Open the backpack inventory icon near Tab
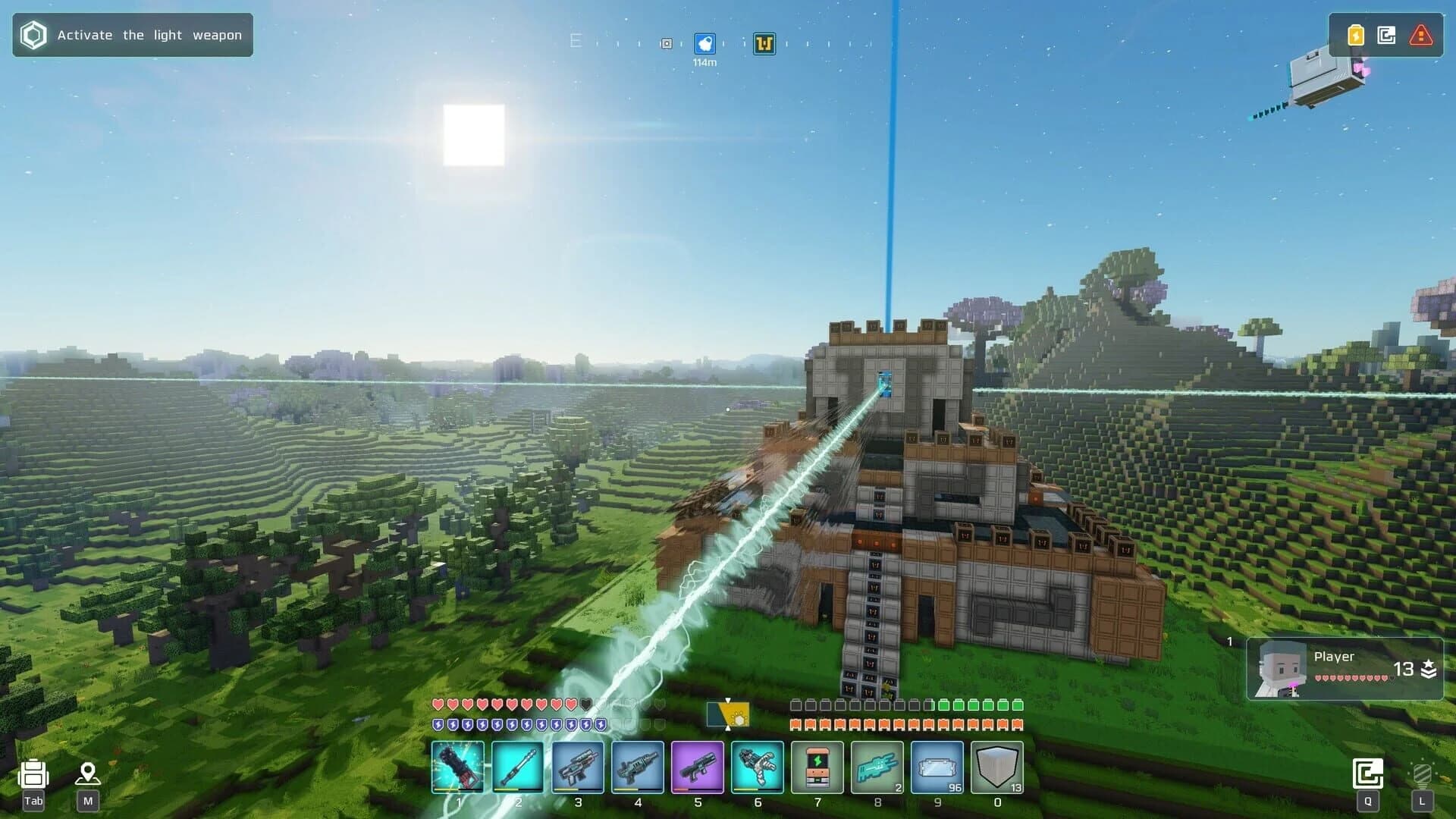1456x819 pixels. pos(32,773)
